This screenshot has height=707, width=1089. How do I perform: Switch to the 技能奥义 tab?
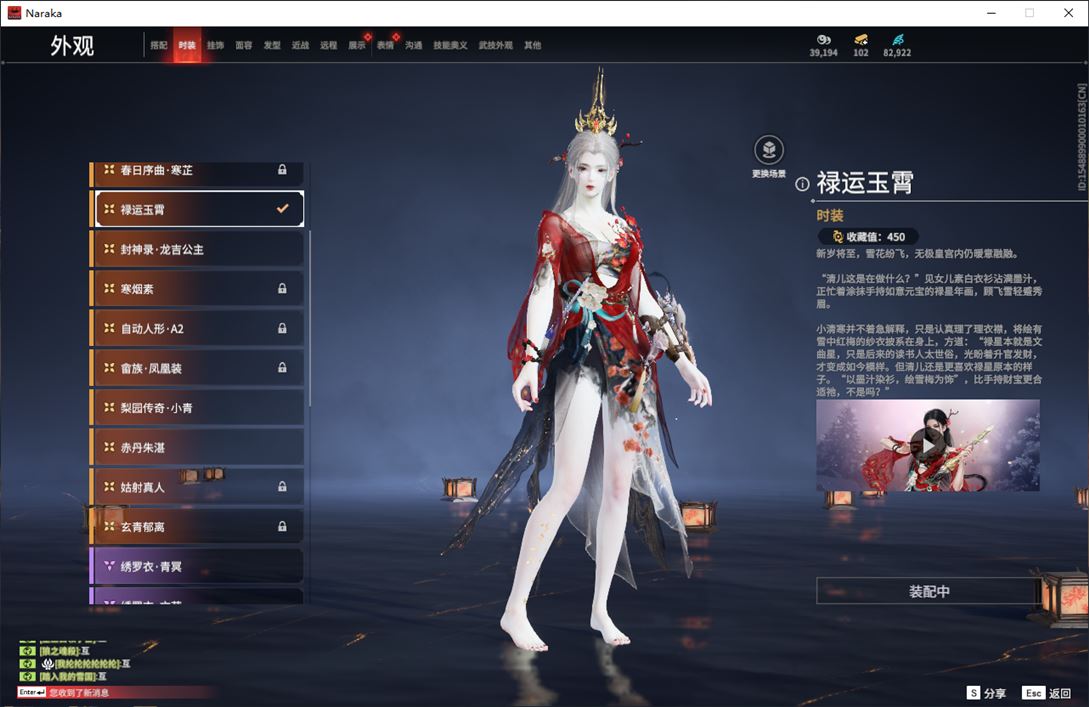click(450, 46)
